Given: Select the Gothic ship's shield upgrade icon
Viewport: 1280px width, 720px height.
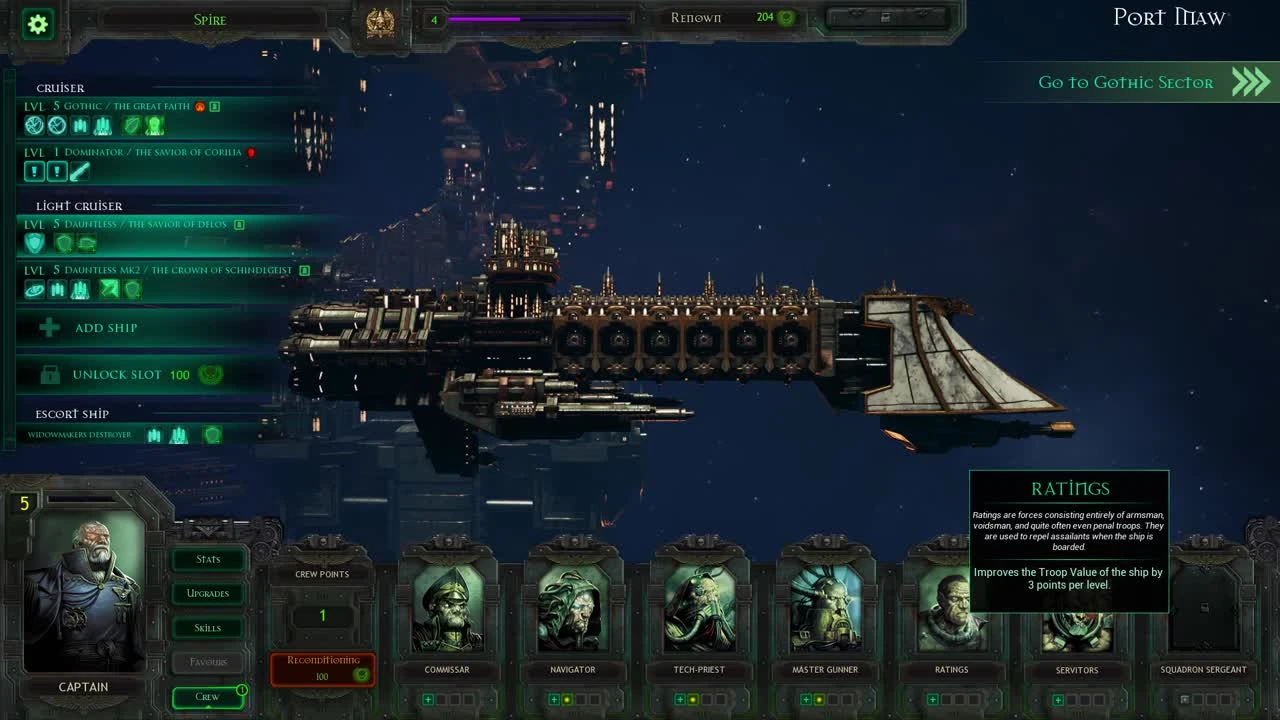Looking at the screenshot, I should 132,126.
